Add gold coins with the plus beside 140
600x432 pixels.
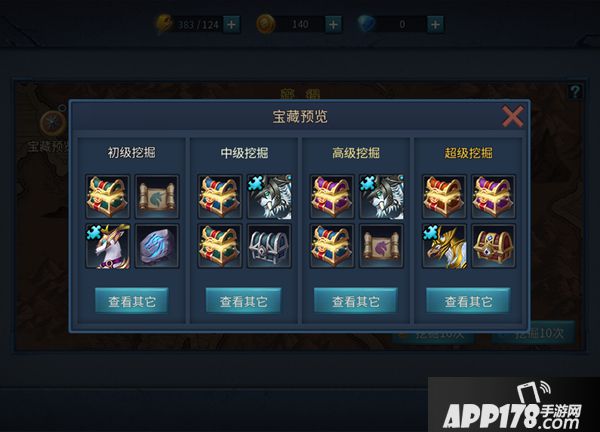pos(333,23)
